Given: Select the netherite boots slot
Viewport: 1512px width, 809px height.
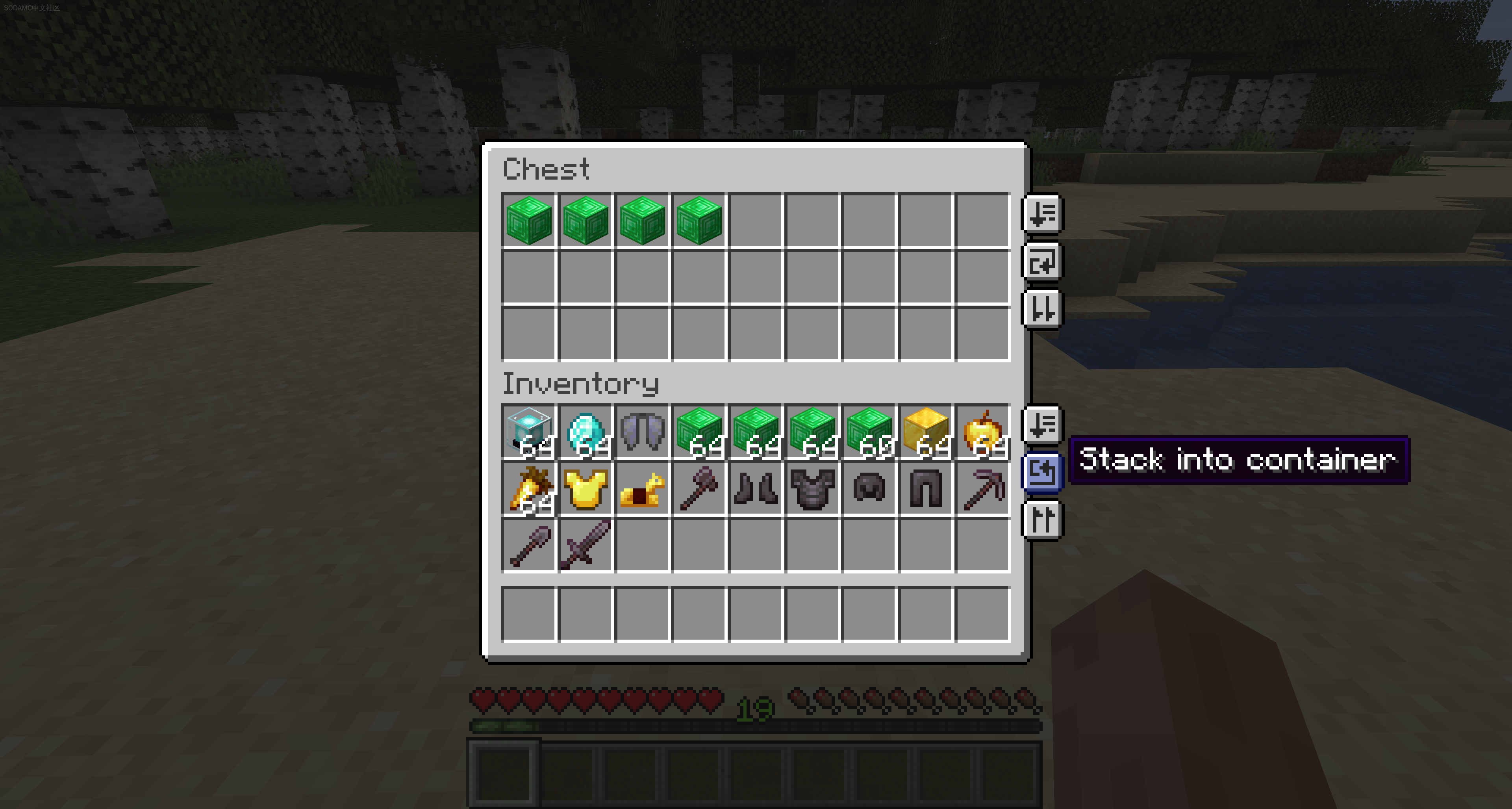Looking at the screenshot, I should (x=756, y=488).
